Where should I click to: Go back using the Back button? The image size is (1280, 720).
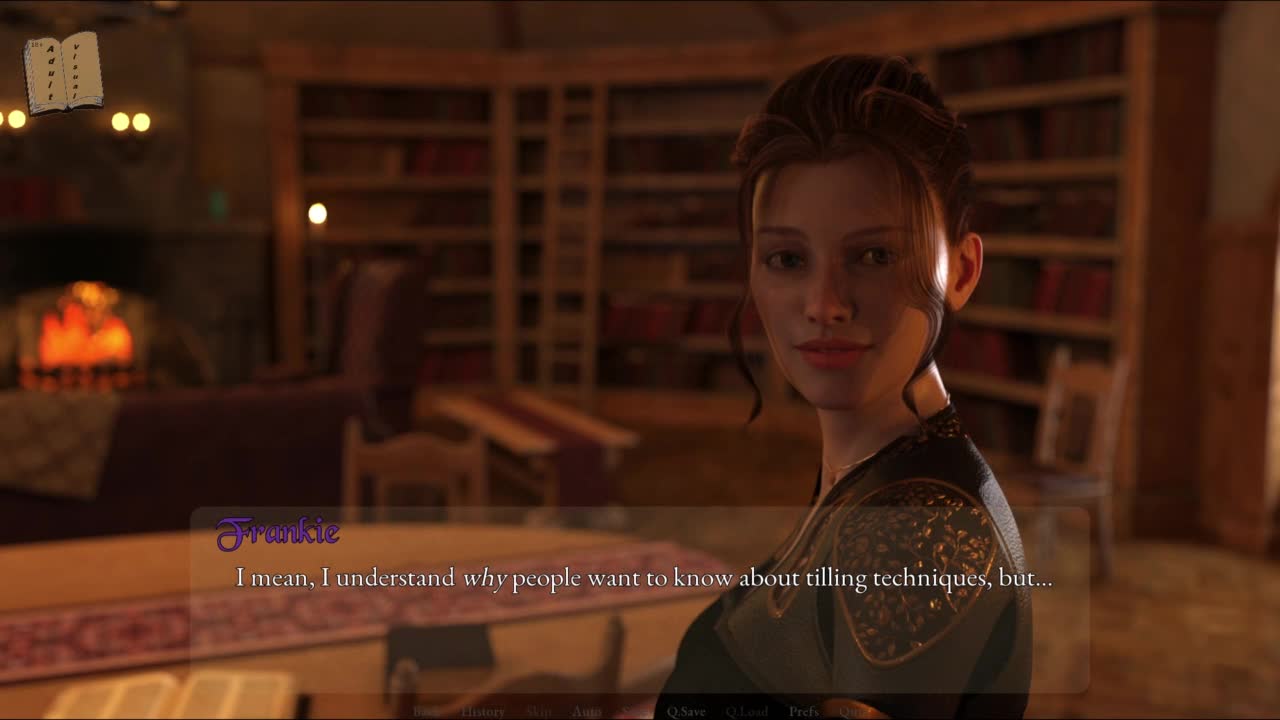click(x=427, y=711)
